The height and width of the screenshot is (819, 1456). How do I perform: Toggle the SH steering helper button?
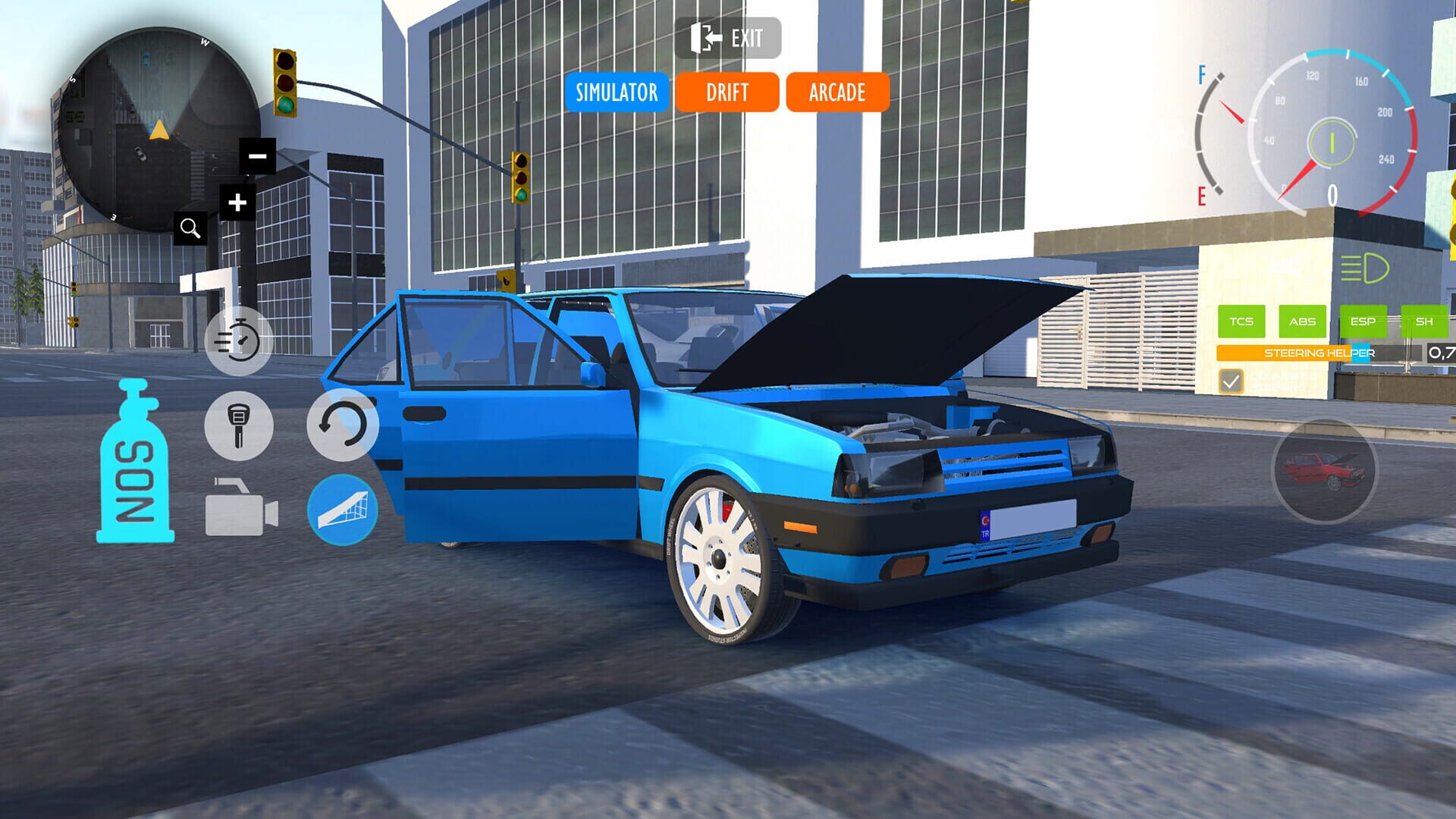tap(1424, 322)
